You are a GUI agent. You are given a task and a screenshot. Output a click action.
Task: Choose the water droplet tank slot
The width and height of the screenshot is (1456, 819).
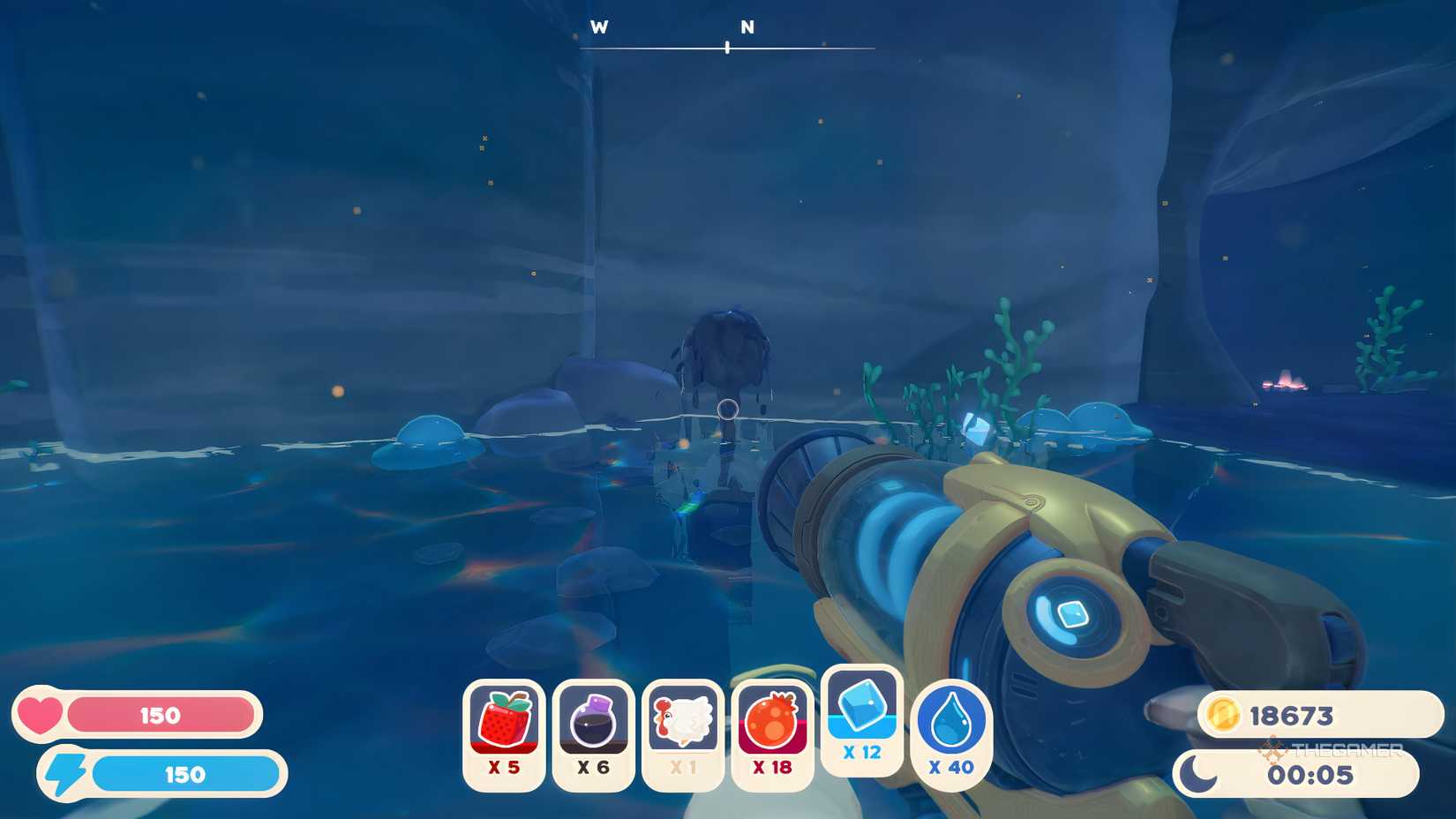tap(951, 734)
